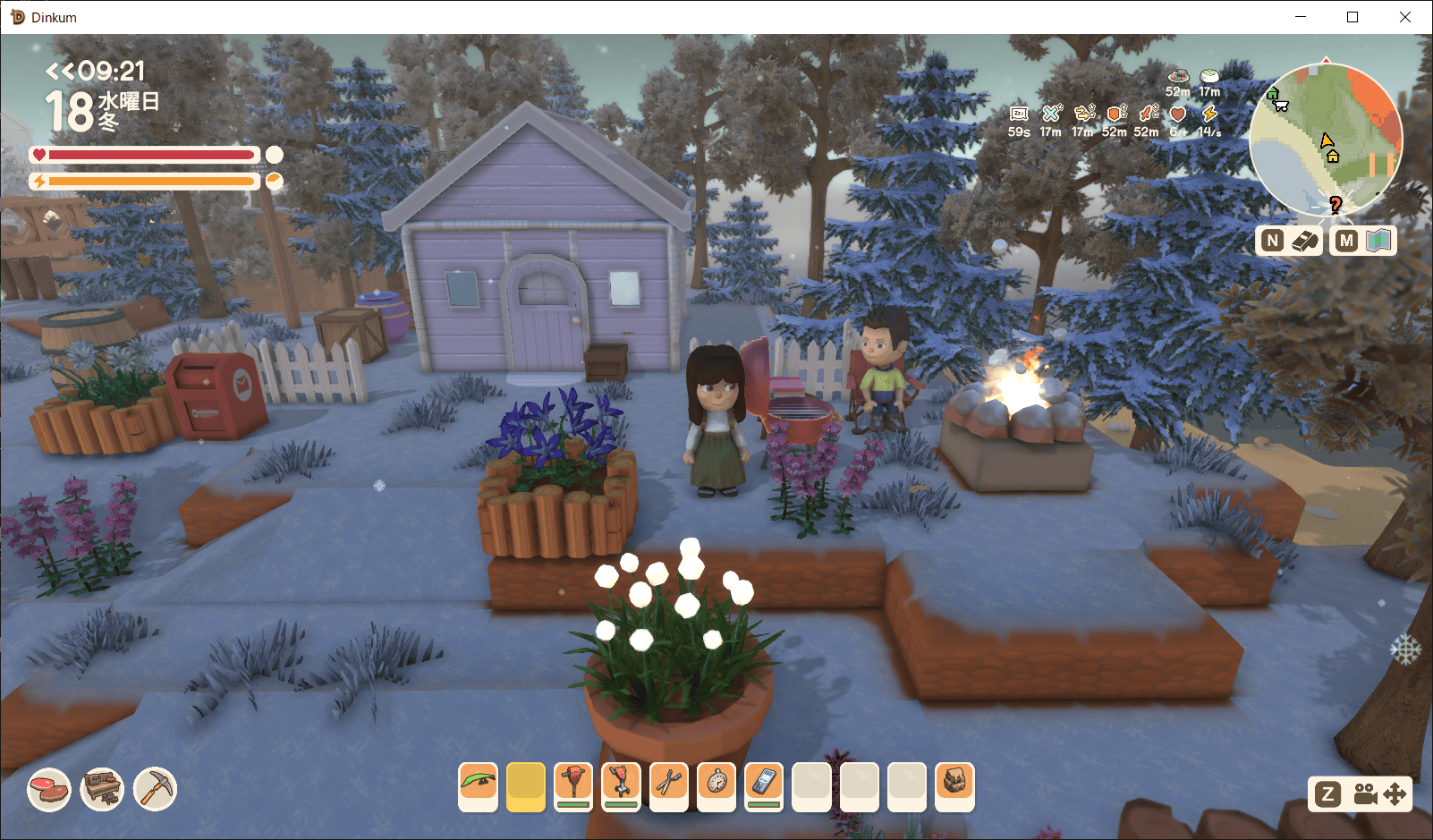Close the Dinkum window
Screen dimensions: 1433x840
pyautogui.click(x=1405, y=17)
